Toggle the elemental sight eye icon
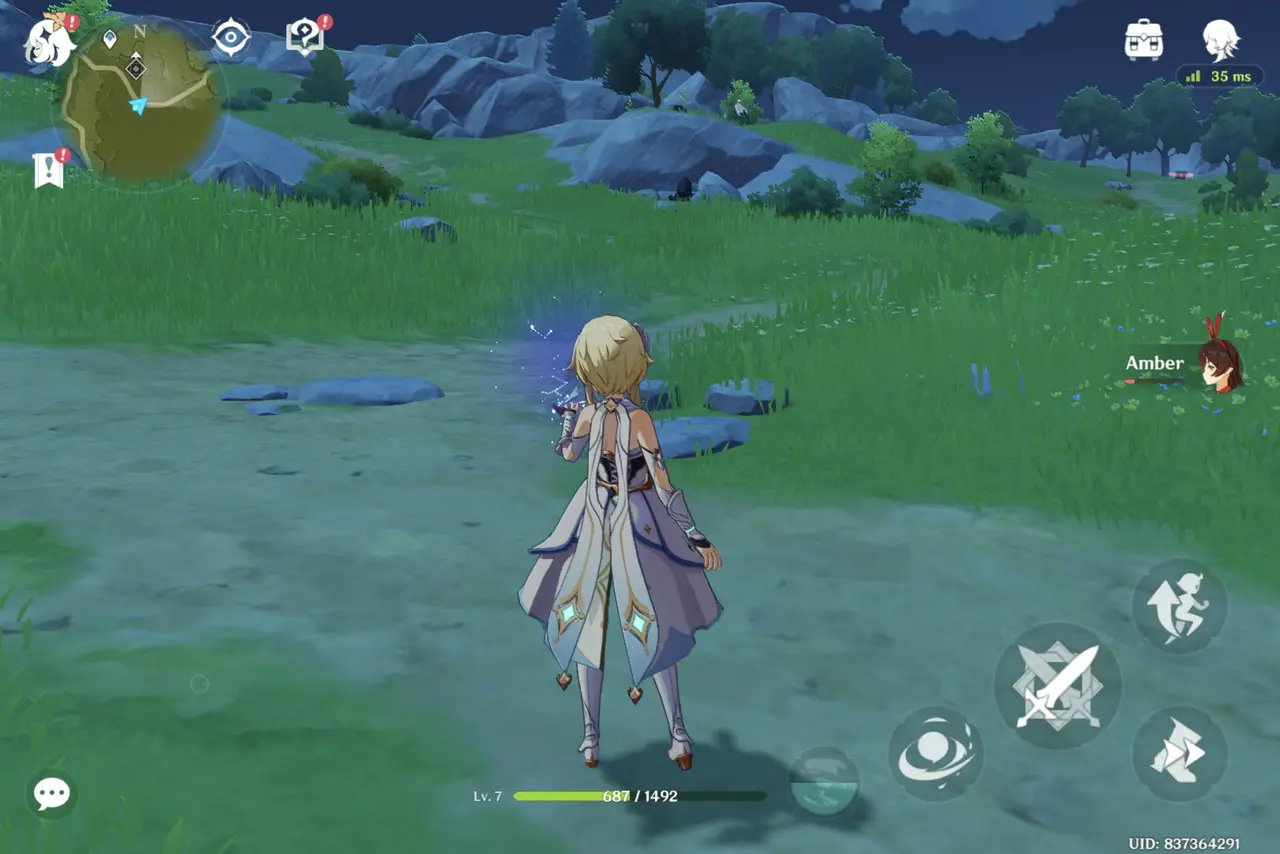 click(x=230, y=38)
